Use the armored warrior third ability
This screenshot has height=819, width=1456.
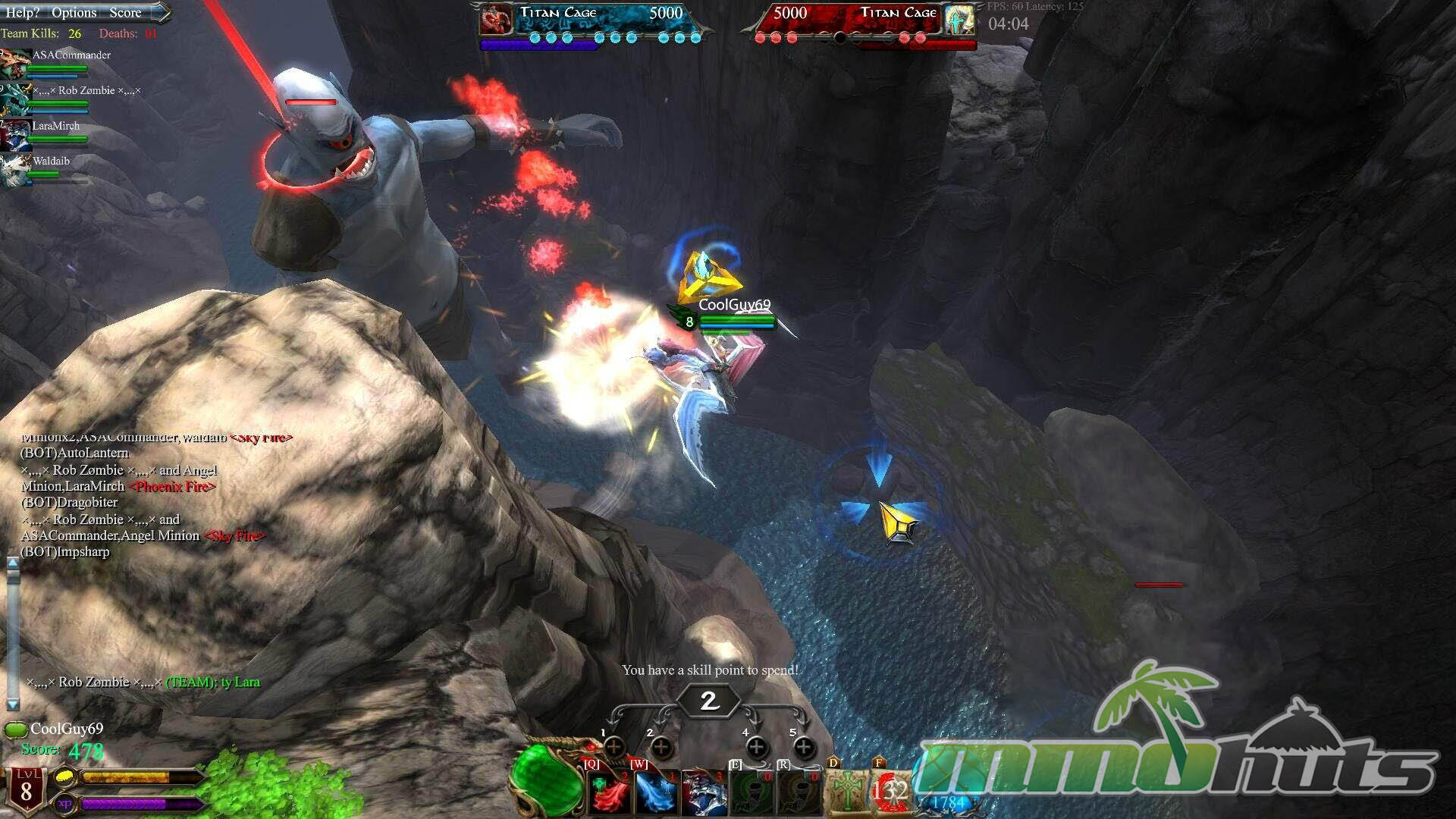click(704, 792)
